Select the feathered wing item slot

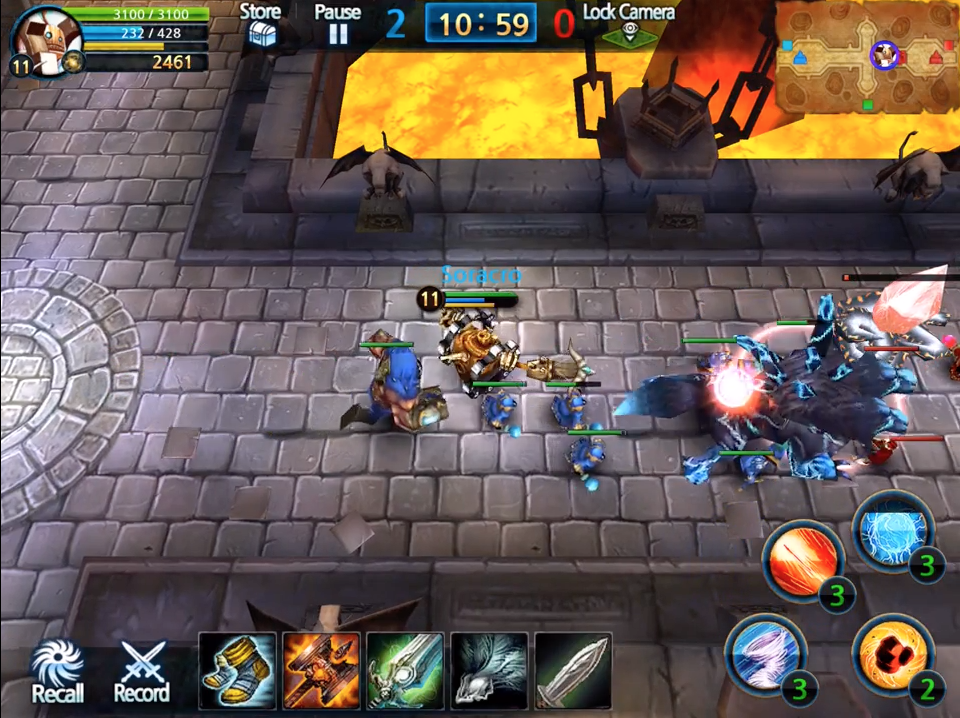tap(490, 671)
